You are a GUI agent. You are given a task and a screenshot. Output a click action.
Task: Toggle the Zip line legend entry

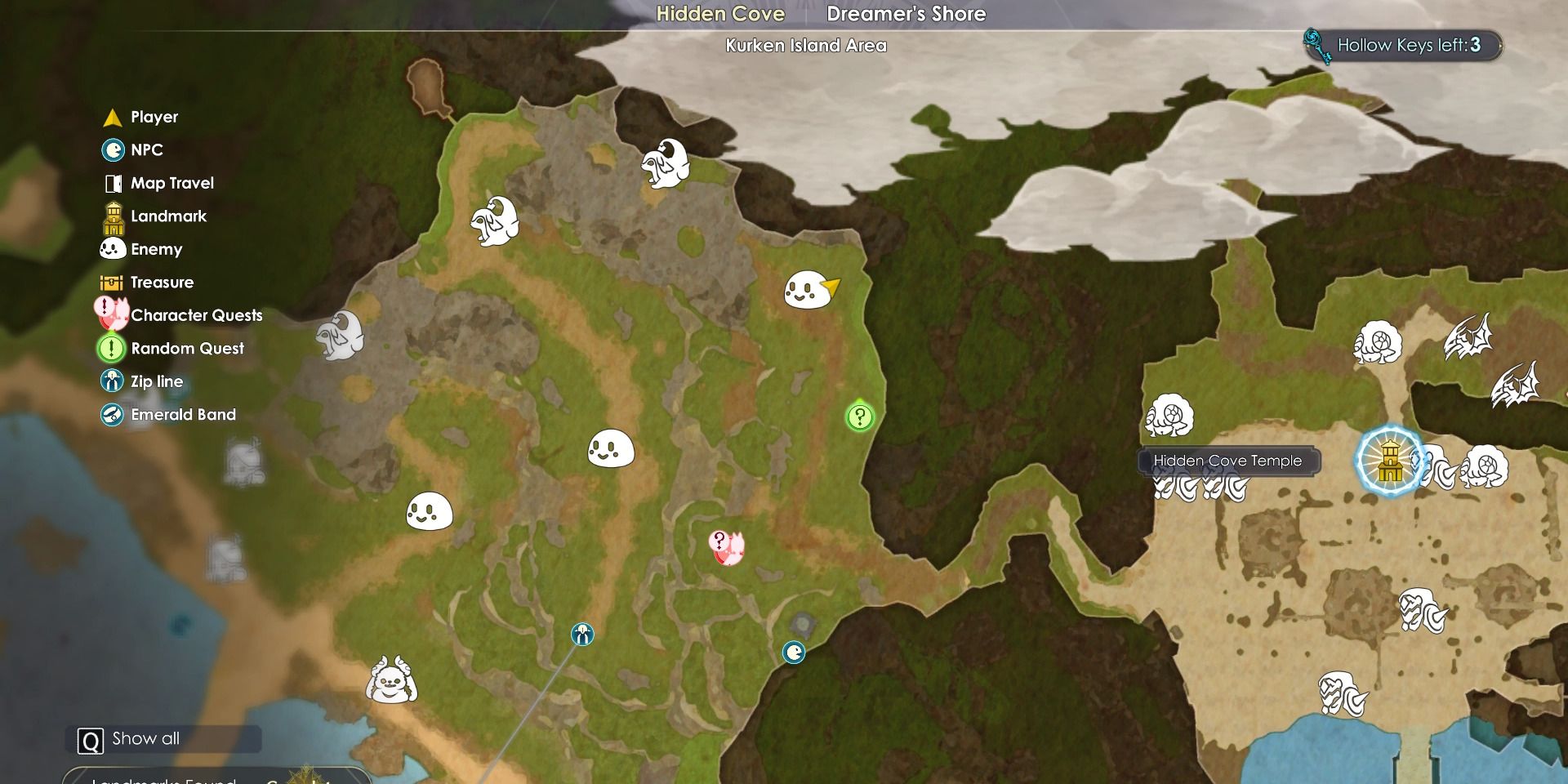click(156, 381)
